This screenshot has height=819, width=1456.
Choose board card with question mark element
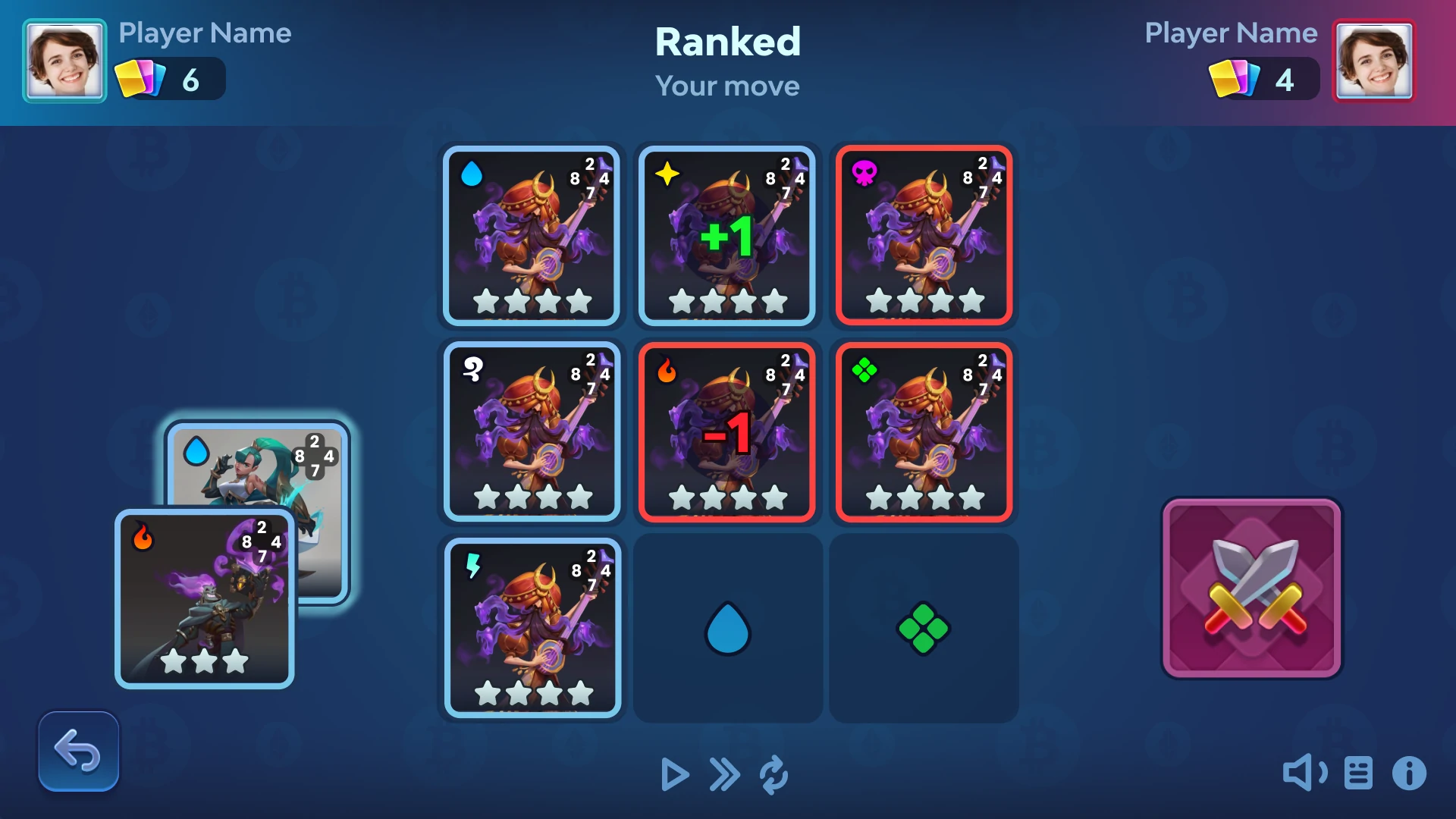[532, 431]
